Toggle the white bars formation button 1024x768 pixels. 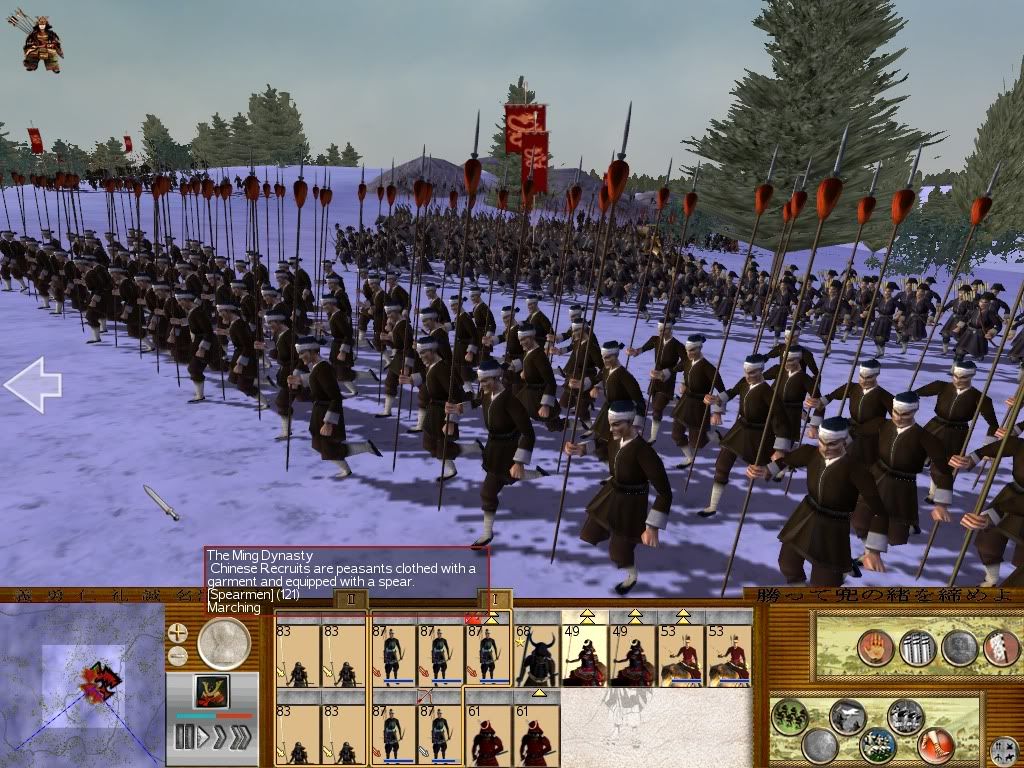(x=917, y=646)
